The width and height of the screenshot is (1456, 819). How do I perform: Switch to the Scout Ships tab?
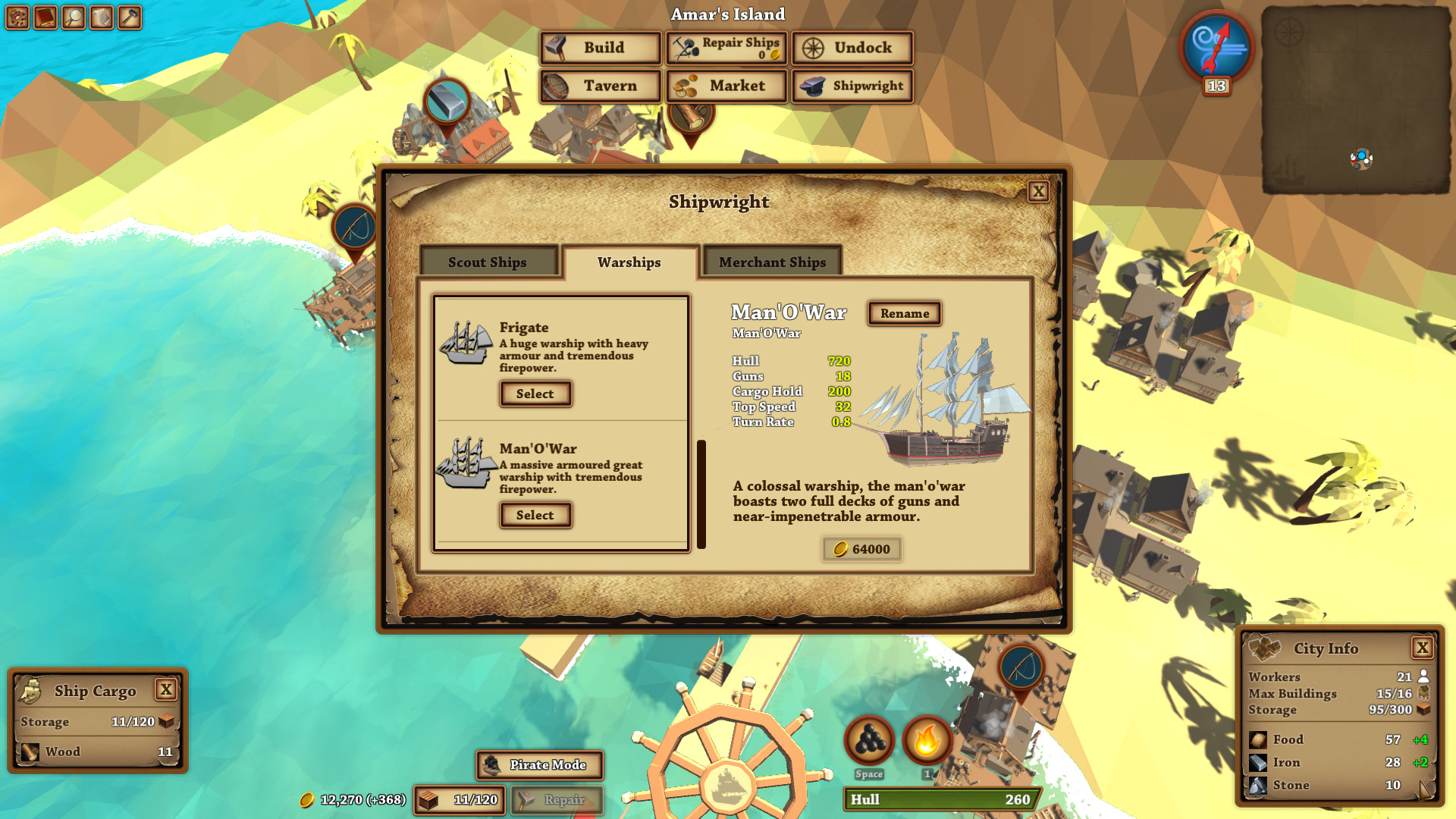click(488, 262)
